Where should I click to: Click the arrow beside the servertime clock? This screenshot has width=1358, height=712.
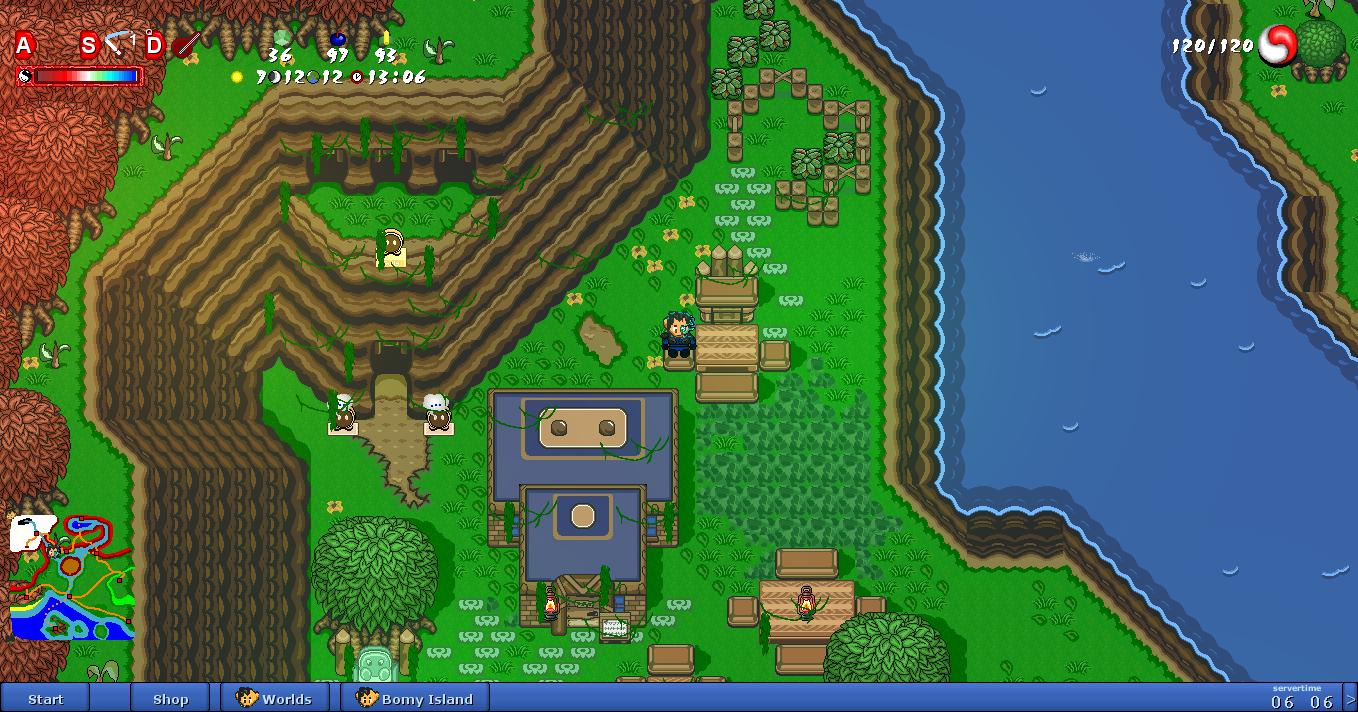(x=1350, y=699)
